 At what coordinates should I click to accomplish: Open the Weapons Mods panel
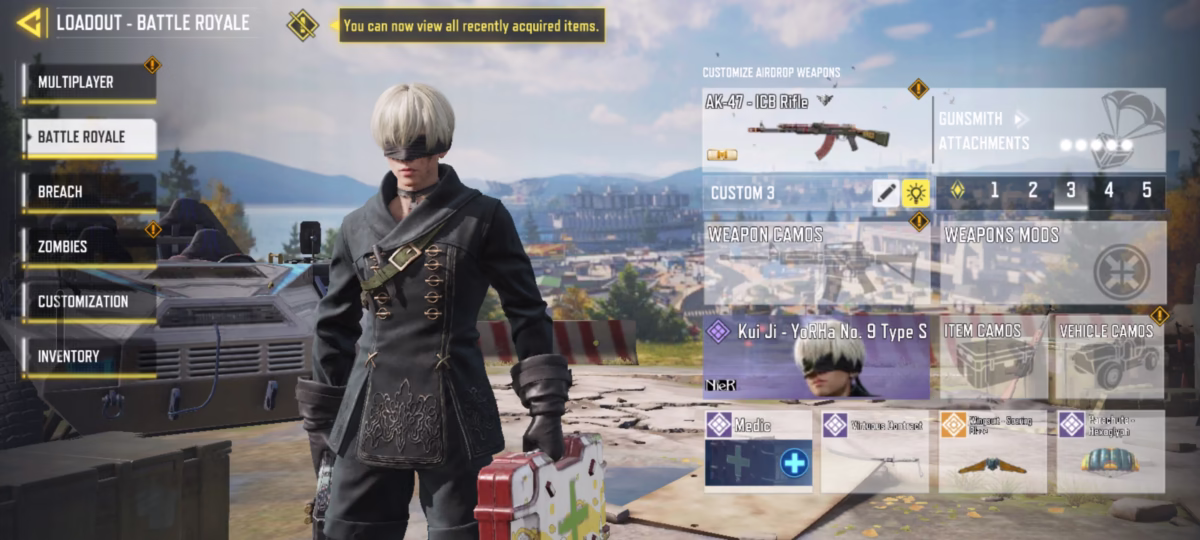1053,264
